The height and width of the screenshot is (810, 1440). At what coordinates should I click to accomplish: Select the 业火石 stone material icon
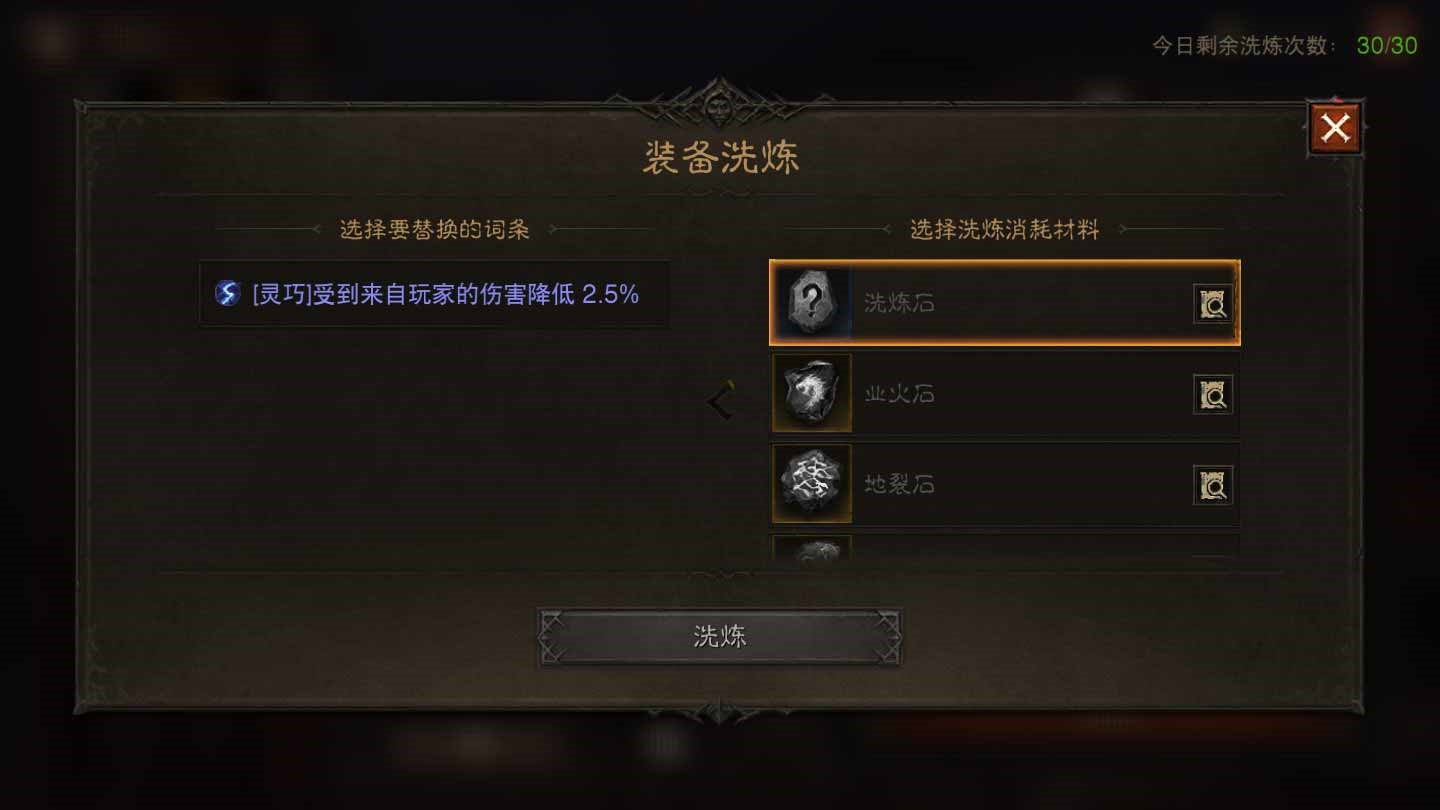pos(812,393)
